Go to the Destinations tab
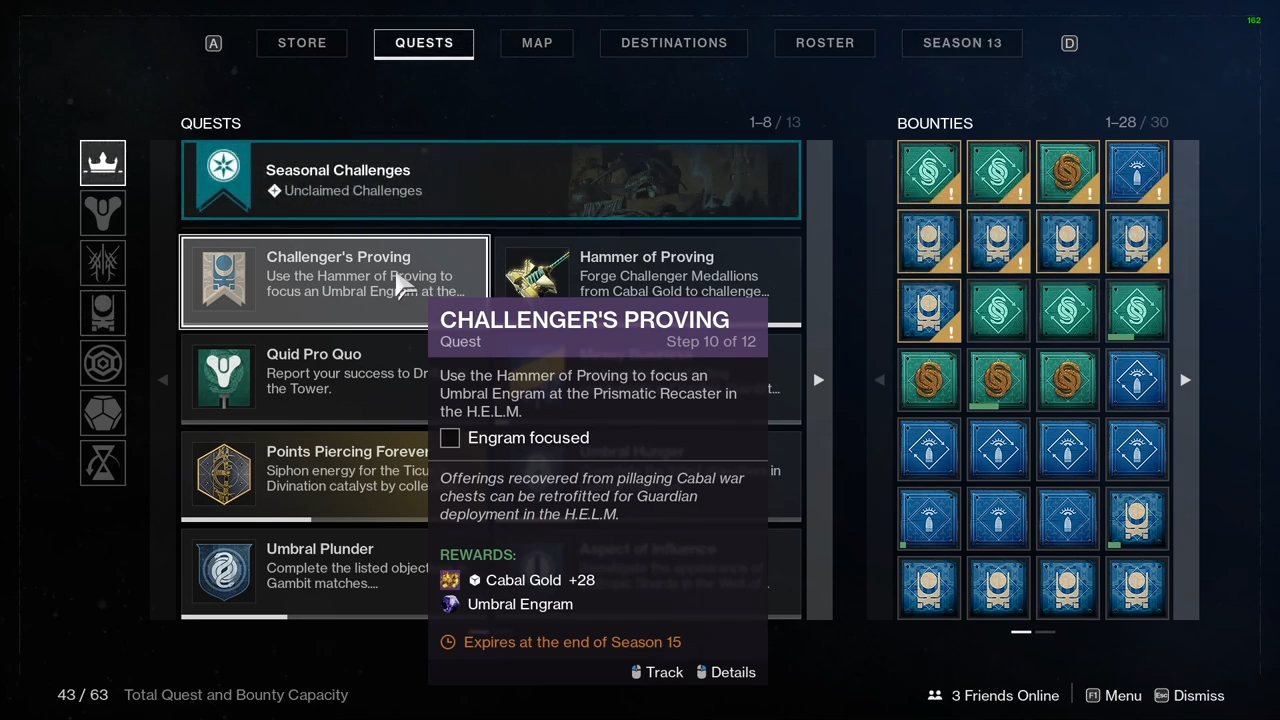1280x720 pixels. pyautogui.click(x=674, y=43)
